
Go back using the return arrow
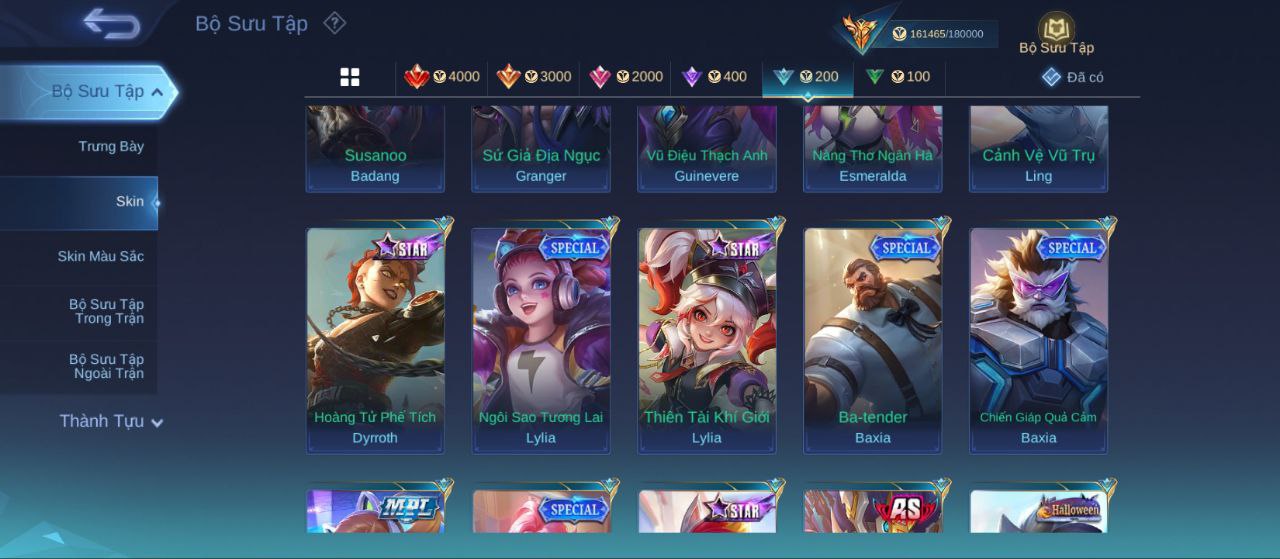click(x=111, y=23)
